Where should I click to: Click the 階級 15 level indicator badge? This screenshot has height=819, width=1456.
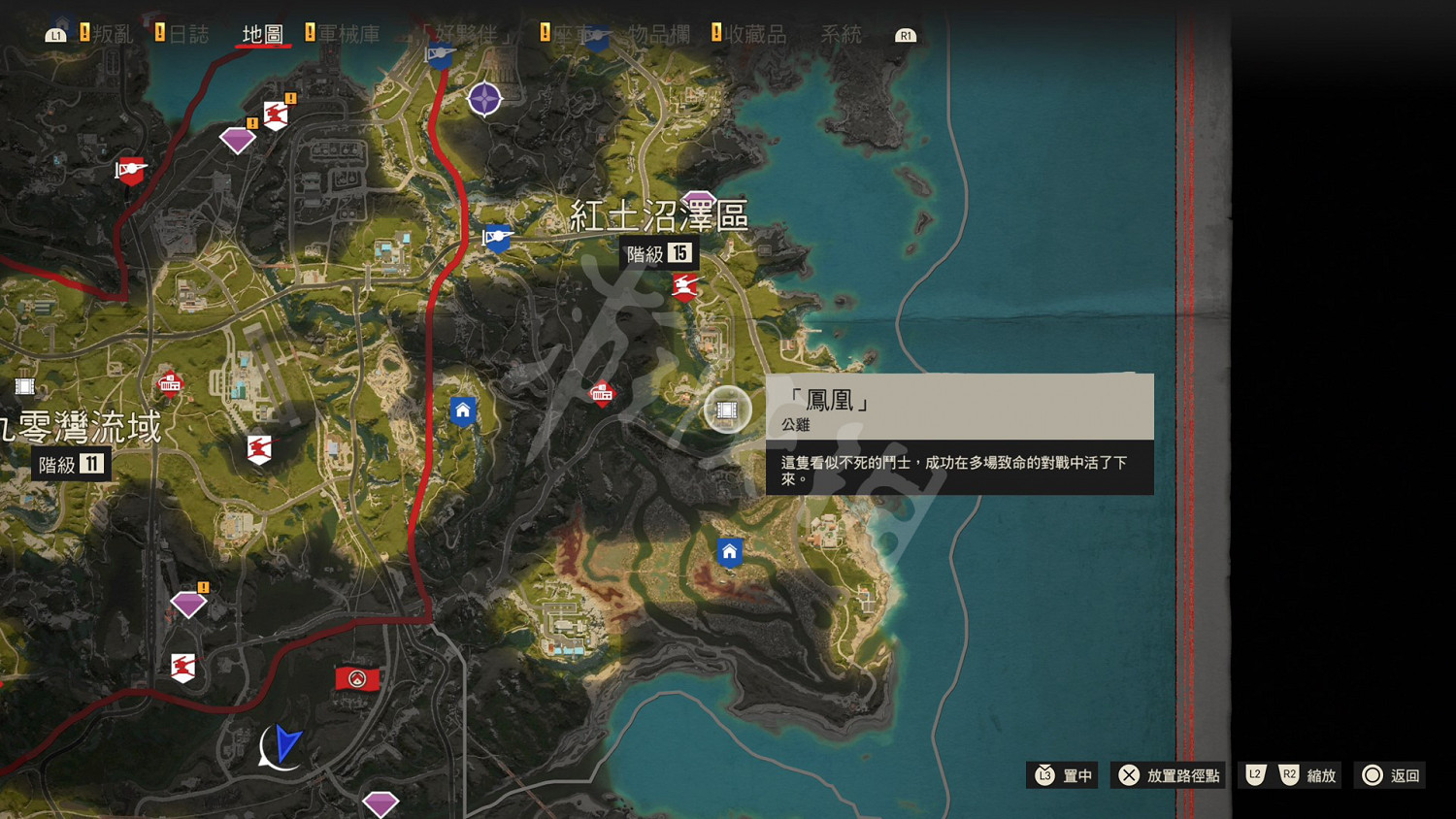click(658, 253)
